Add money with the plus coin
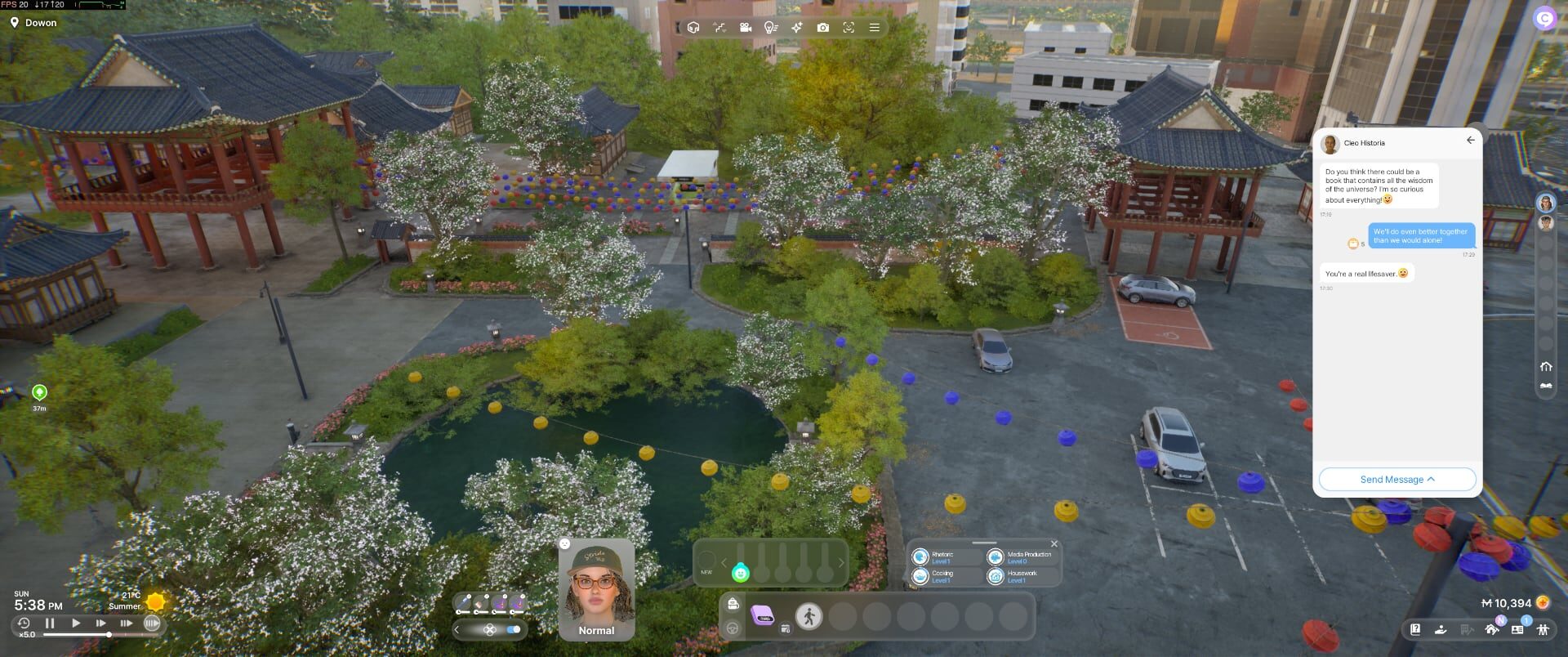Screen dimensions: 1568x657 pos(1543,603)
